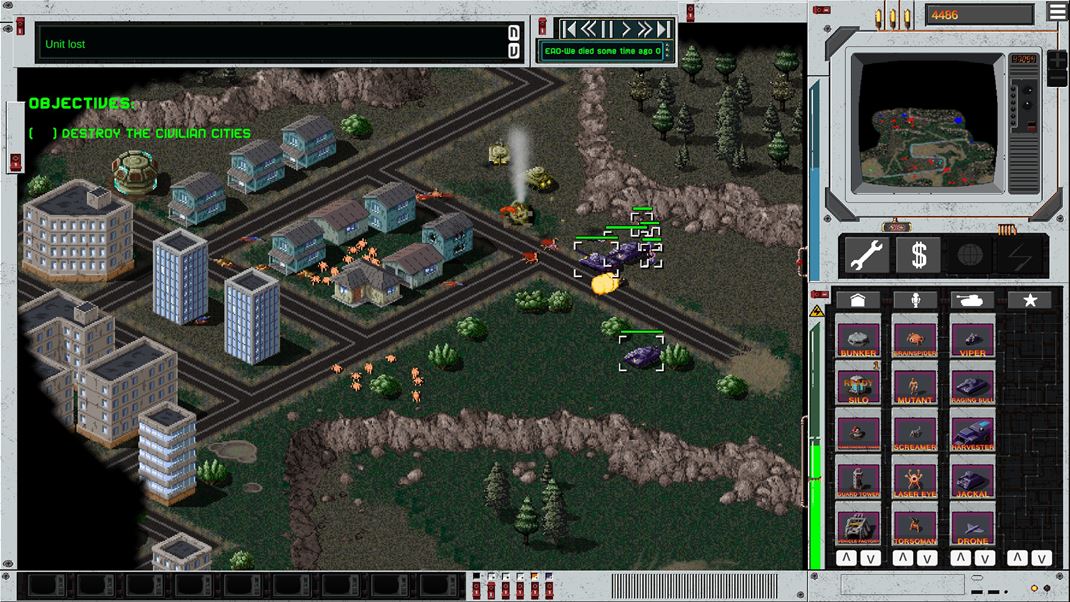
Task: Queue a Guard Tower
Action: click(x=858, y=479)
